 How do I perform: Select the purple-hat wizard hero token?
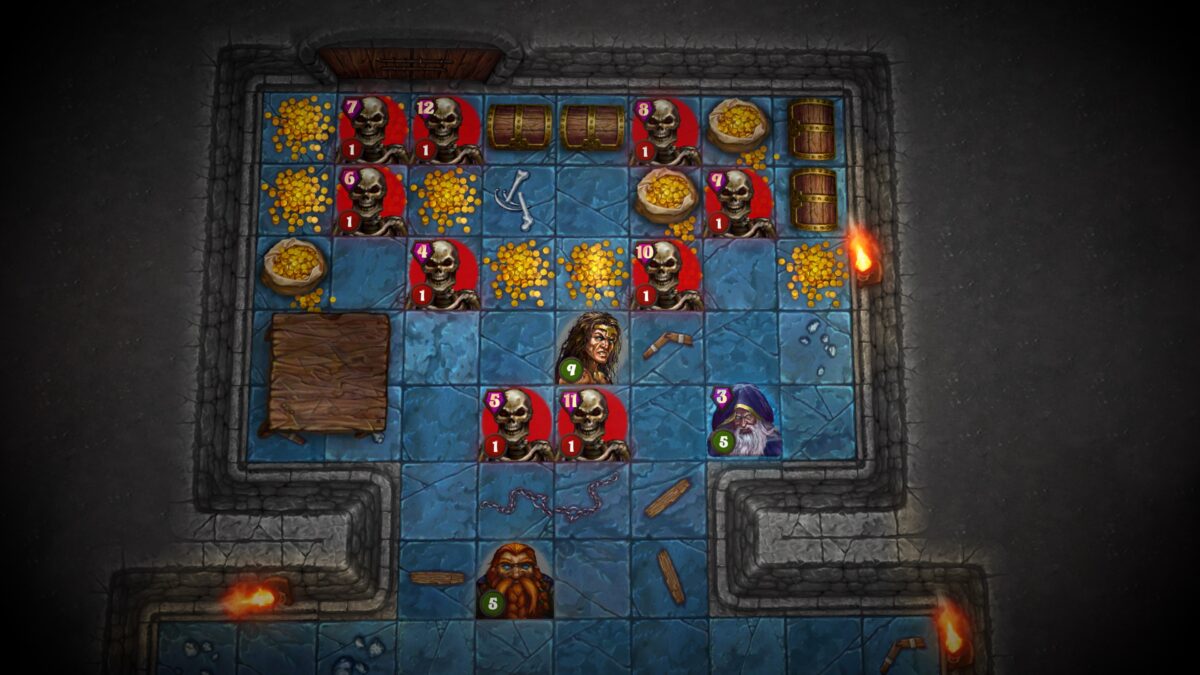745,422
